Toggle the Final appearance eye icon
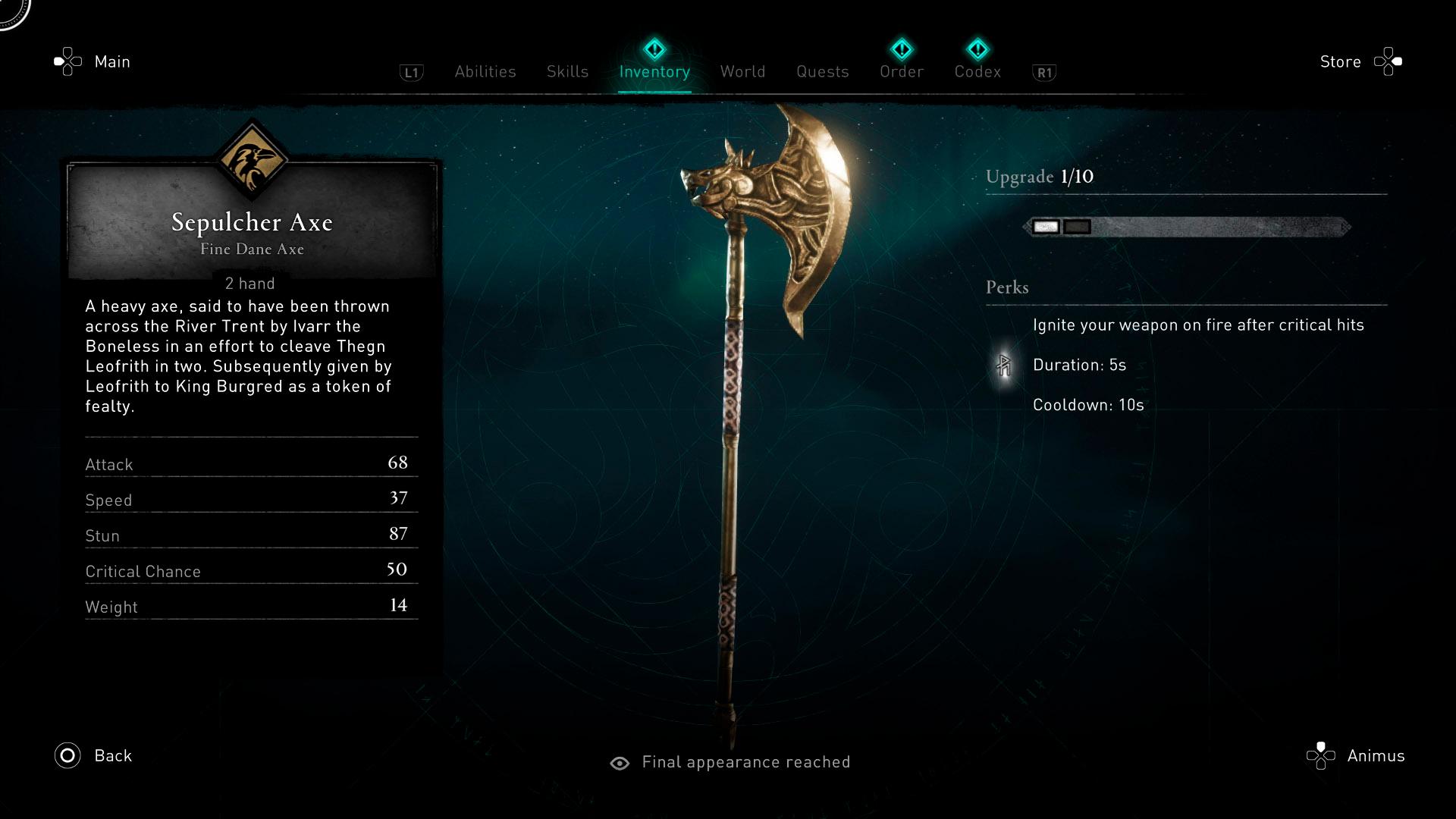Screen dimensions: 1456x819 (620, 763)
